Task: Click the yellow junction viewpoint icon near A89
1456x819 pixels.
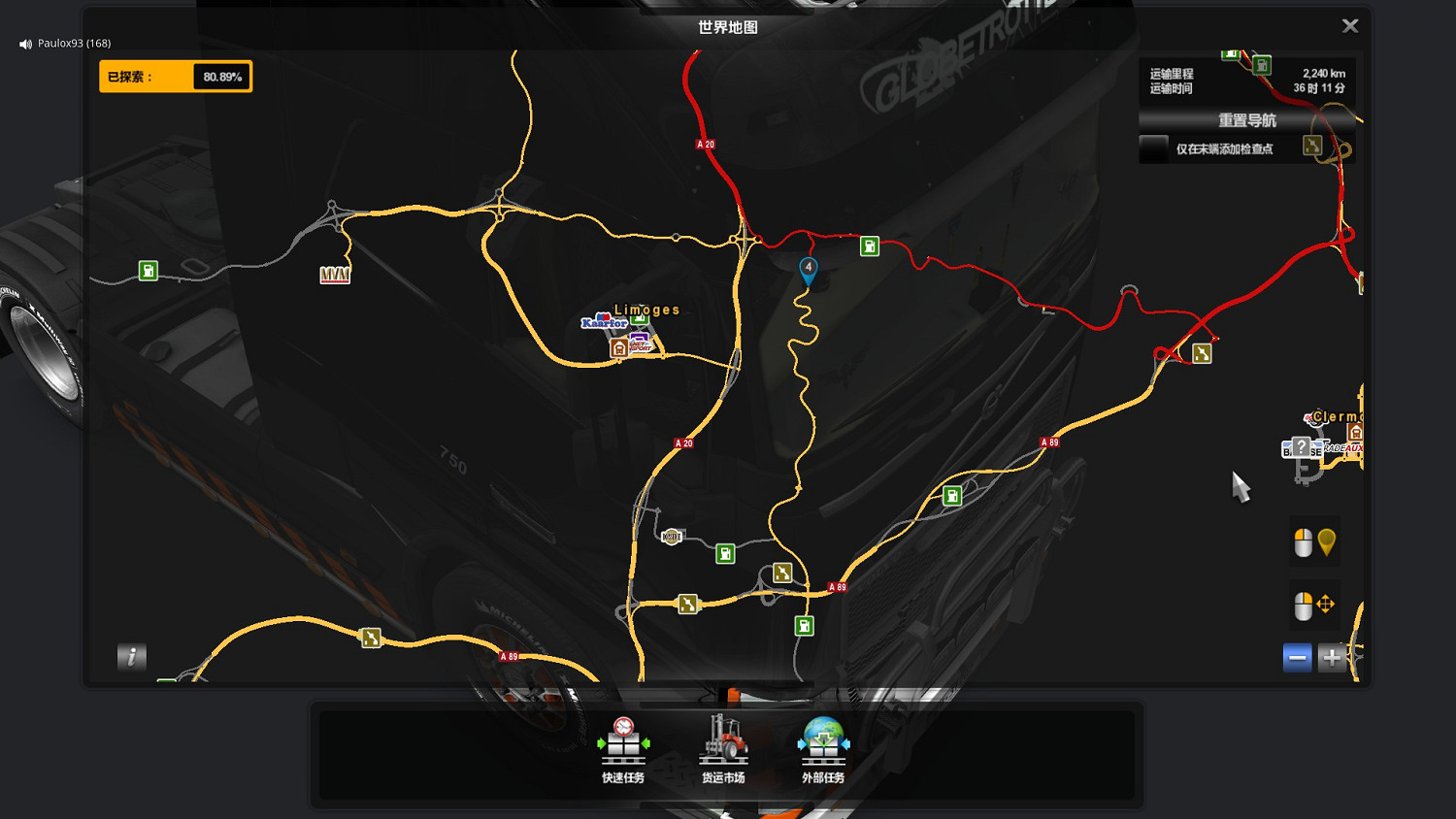Action: coord(781,571)
